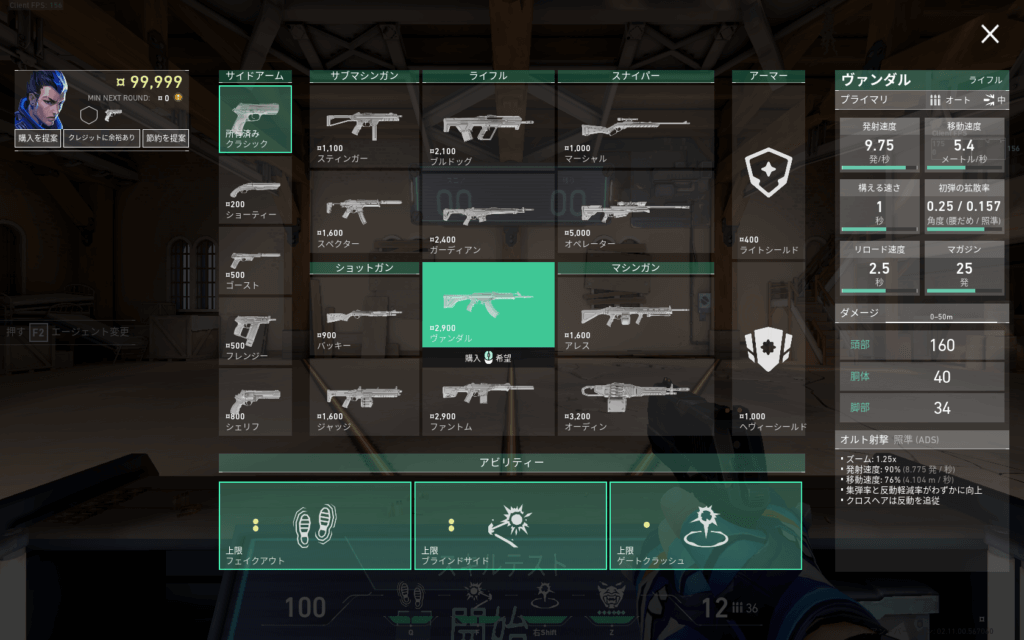Choose the ブルドッグ rifle
This screenshot has width=1024, height=640.
[488, 126]
